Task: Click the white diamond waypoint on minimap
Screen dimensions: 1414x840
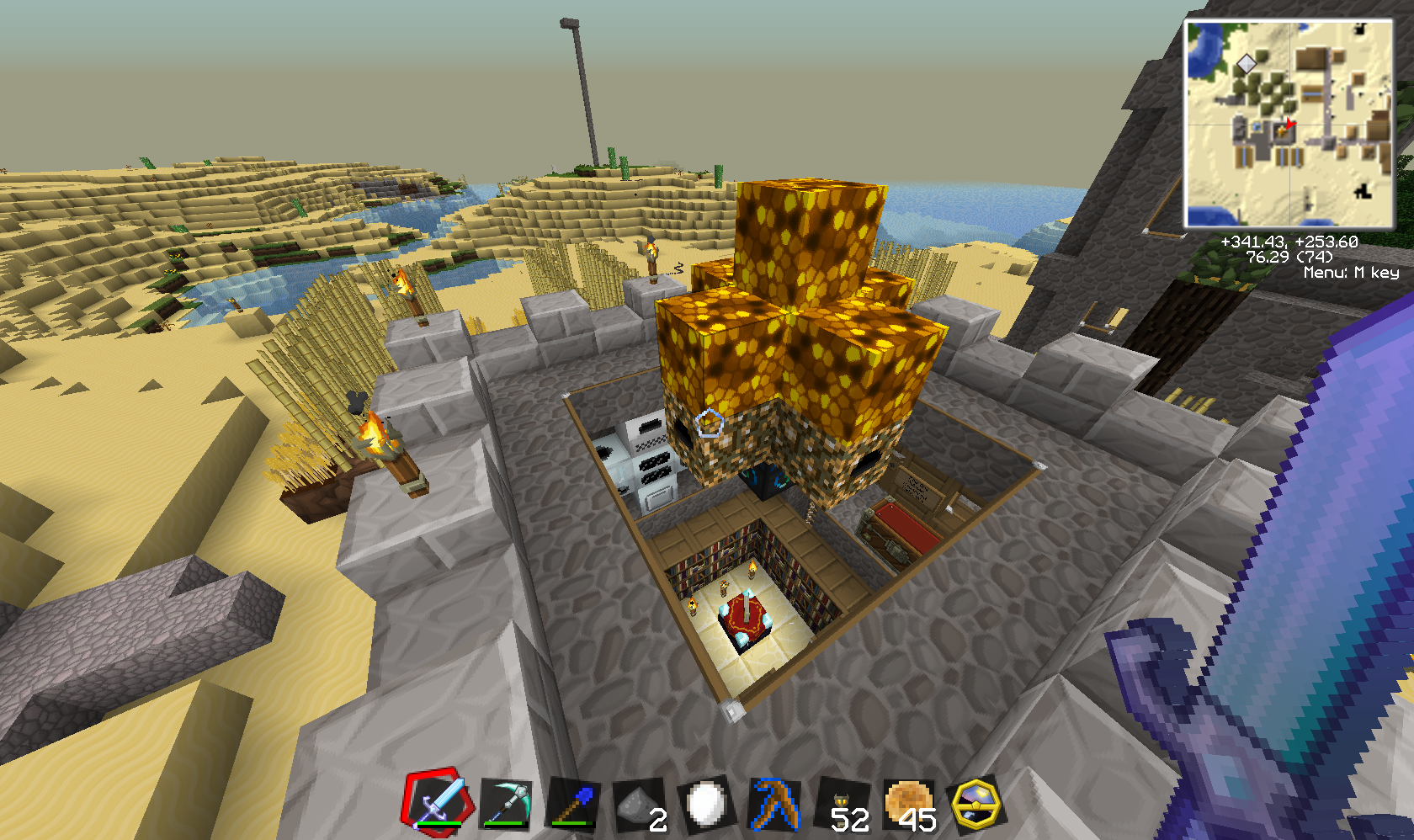Action: pyautogui.click(x=1246, y=64)
